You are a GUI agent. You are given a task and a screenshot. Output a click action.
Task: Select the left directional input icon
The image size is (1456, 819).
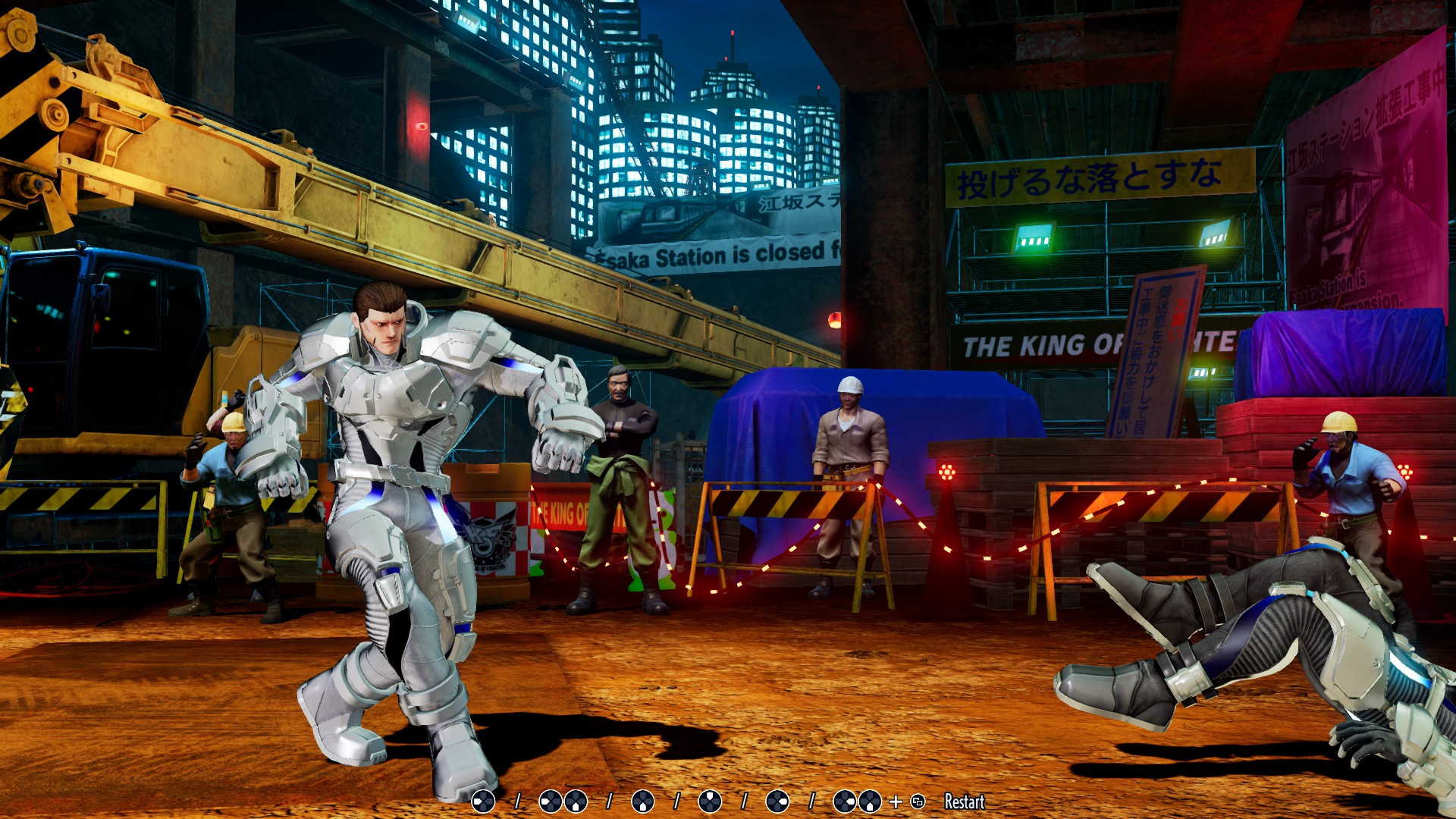tap(482, 802)
